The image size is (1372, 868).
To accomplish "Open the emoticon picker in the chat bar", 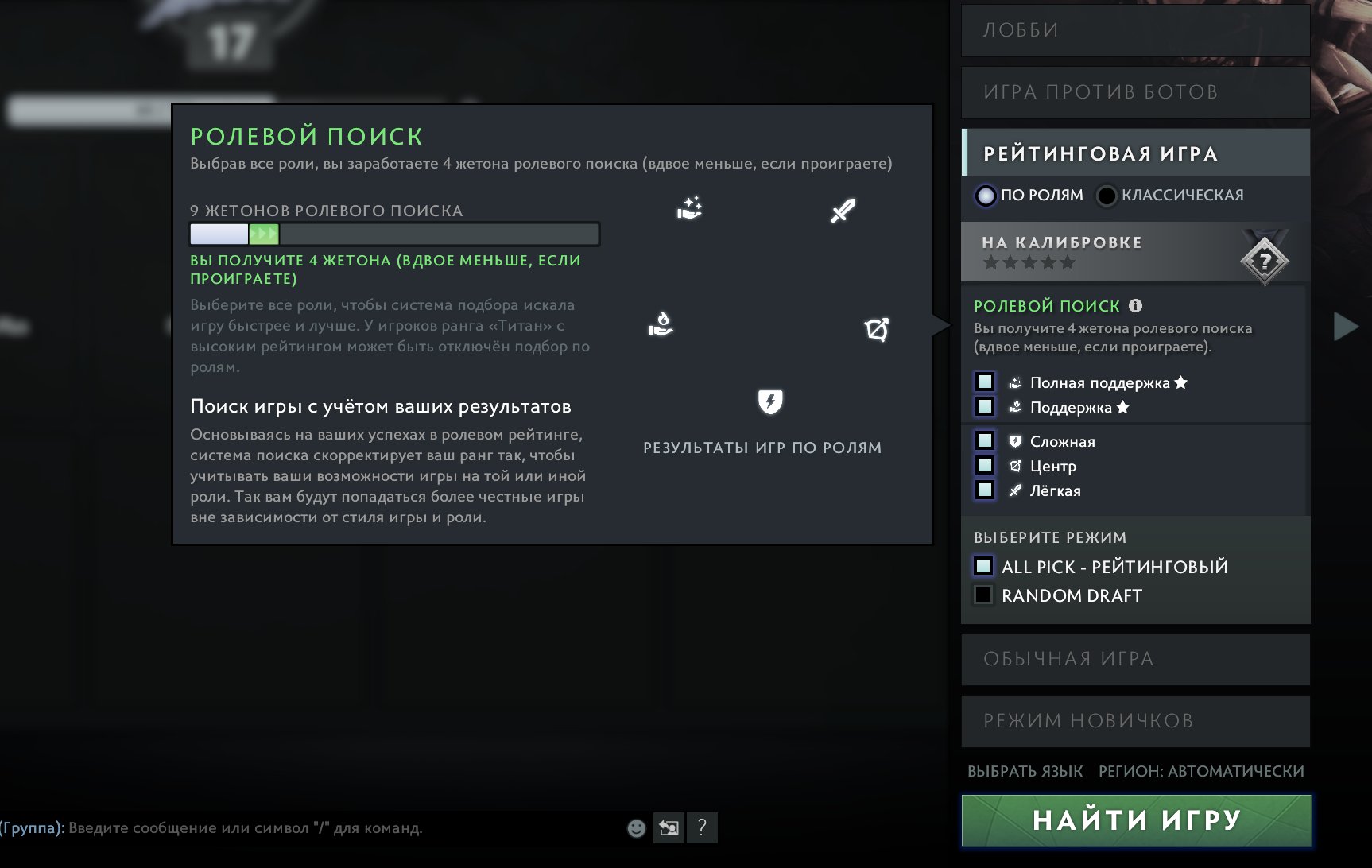I will (635, 829).
